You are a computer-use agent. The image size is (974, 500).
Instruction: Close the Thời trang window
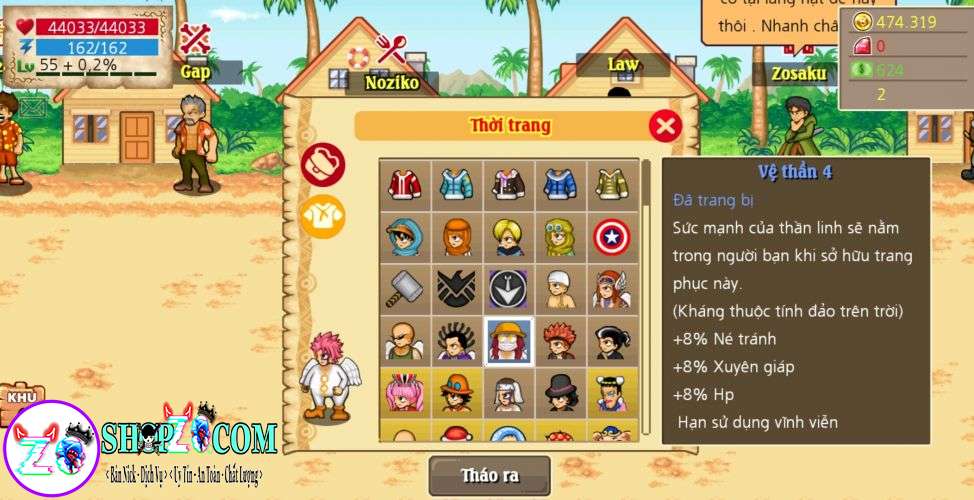click(665, 126)
